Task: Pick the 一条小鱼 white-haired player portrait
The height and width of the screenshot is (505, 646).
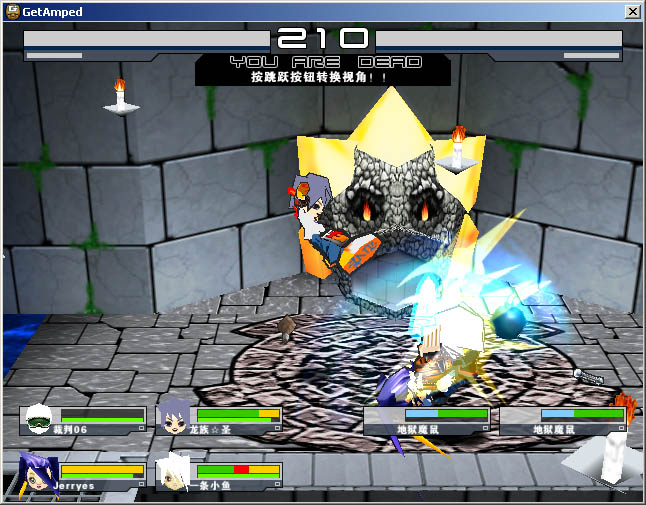Action: pos(173,471)
